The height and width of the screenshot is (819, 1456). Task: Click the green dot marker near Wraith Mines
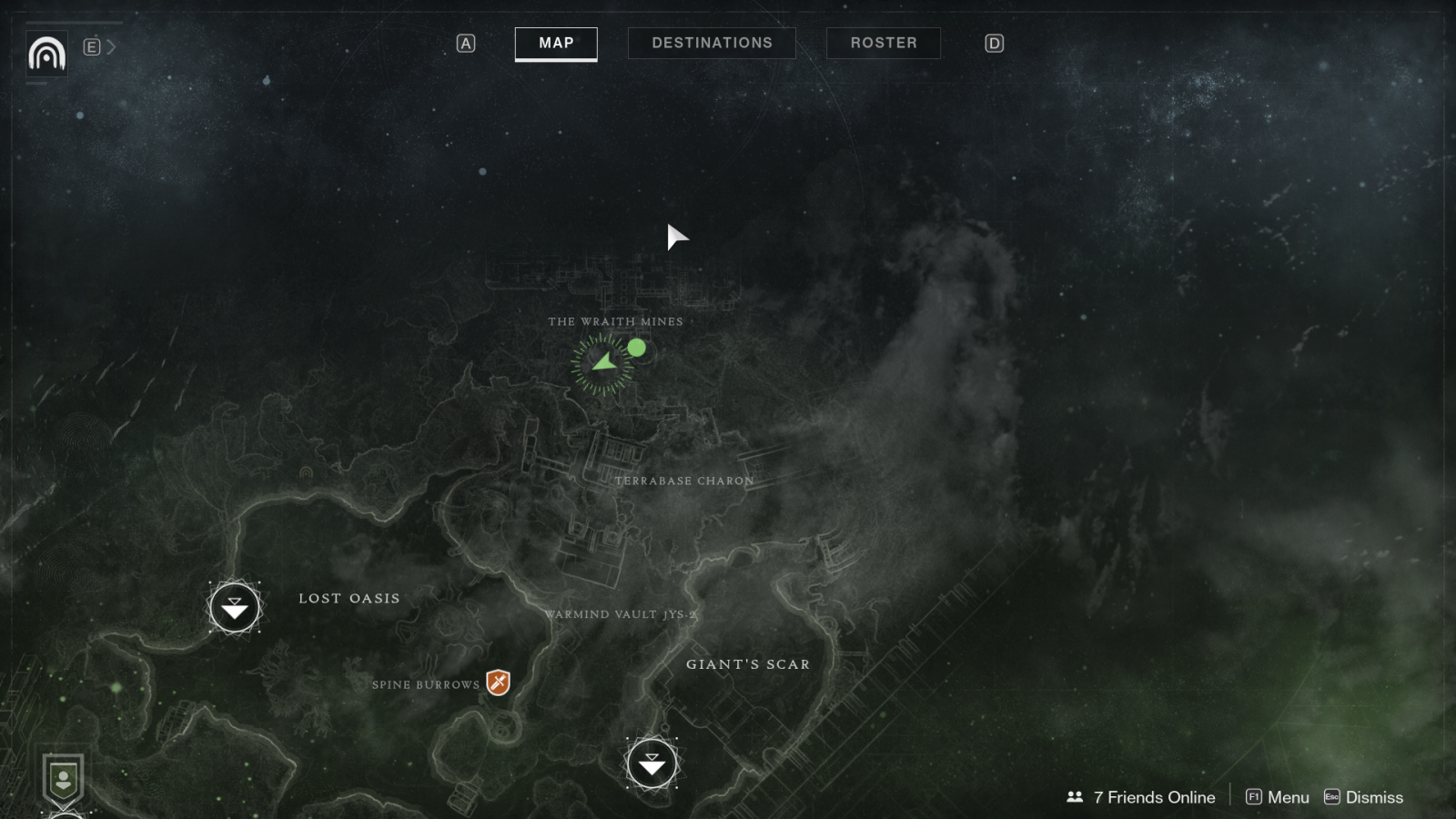coord(637,348)
